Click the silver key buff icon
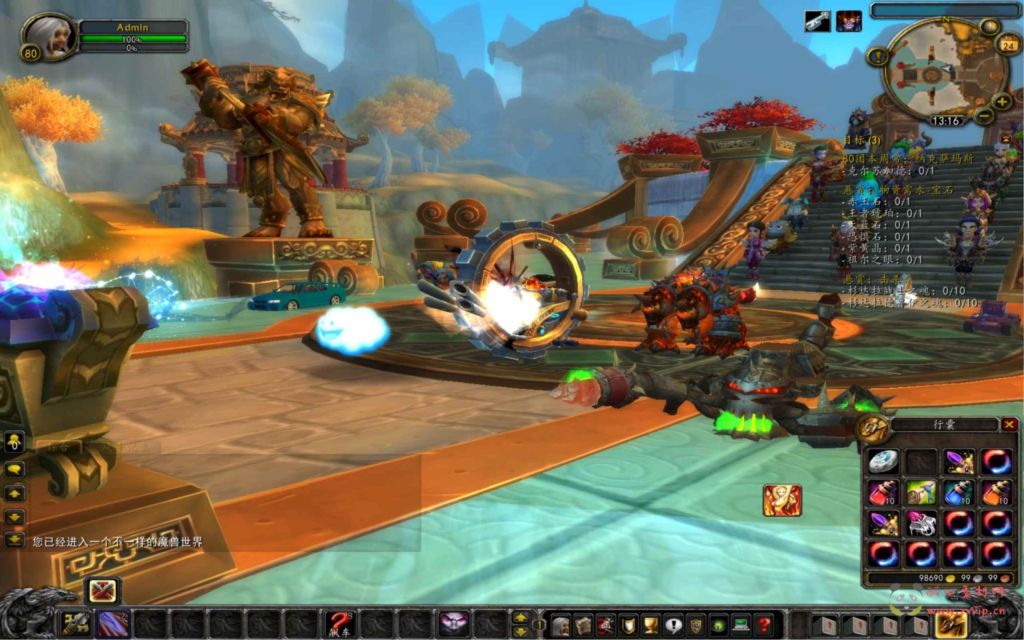Viewport: 1024px width, 640px height. [817, 21]
